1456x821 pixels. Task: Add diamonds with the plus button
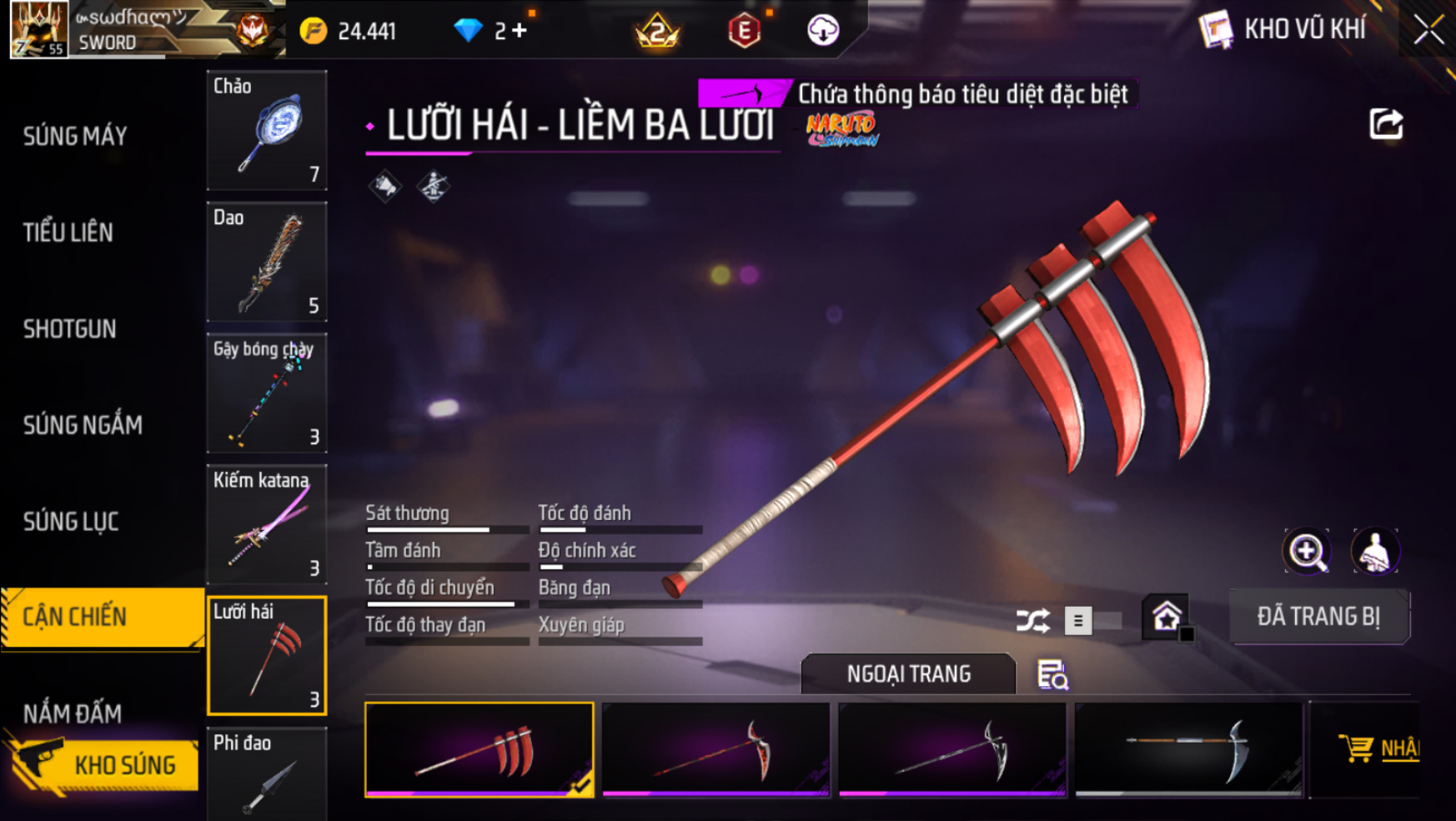520,31
